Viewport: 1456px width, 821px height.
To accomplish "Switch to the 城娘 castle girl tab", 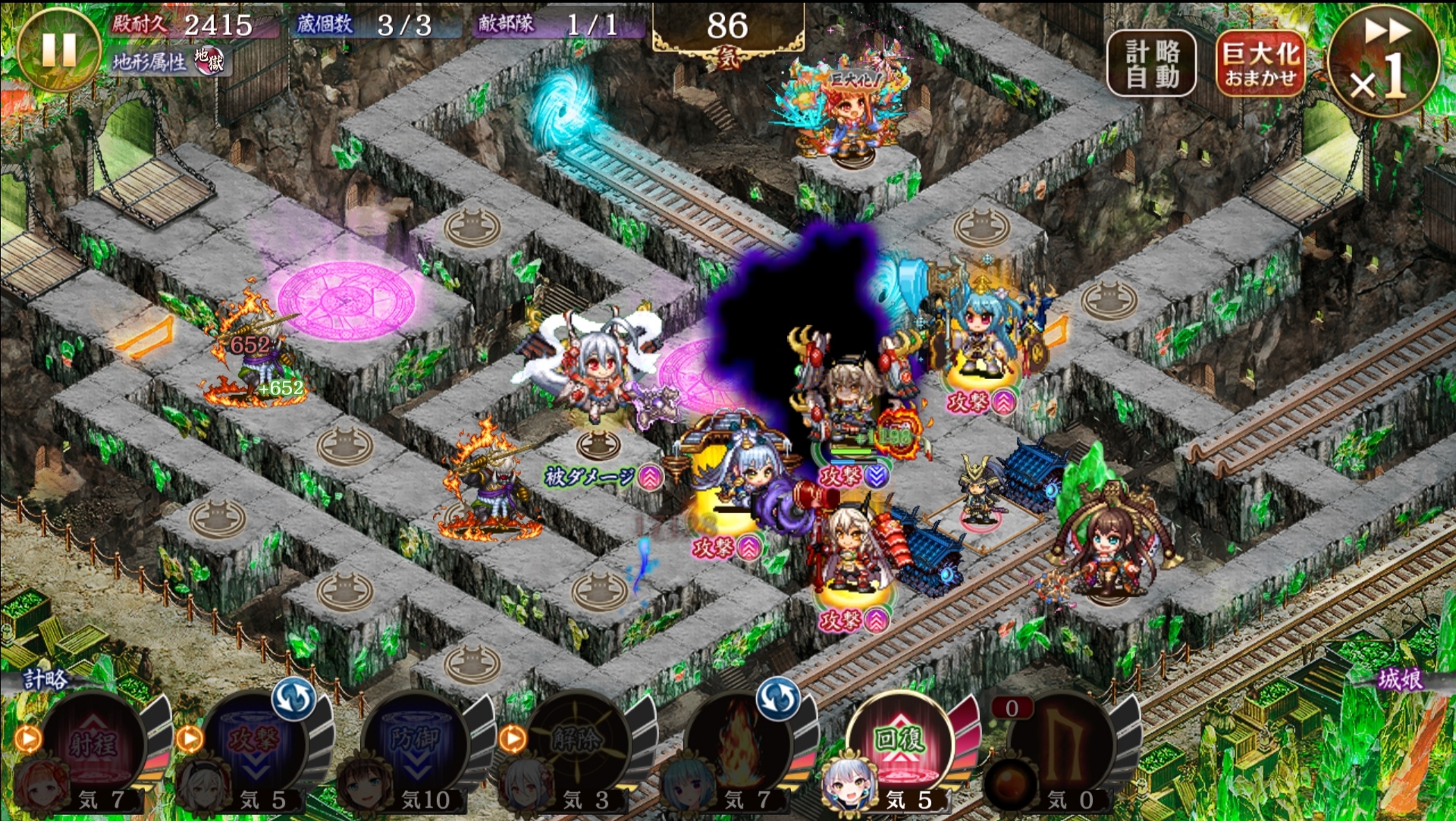I will pos(1400,678).
